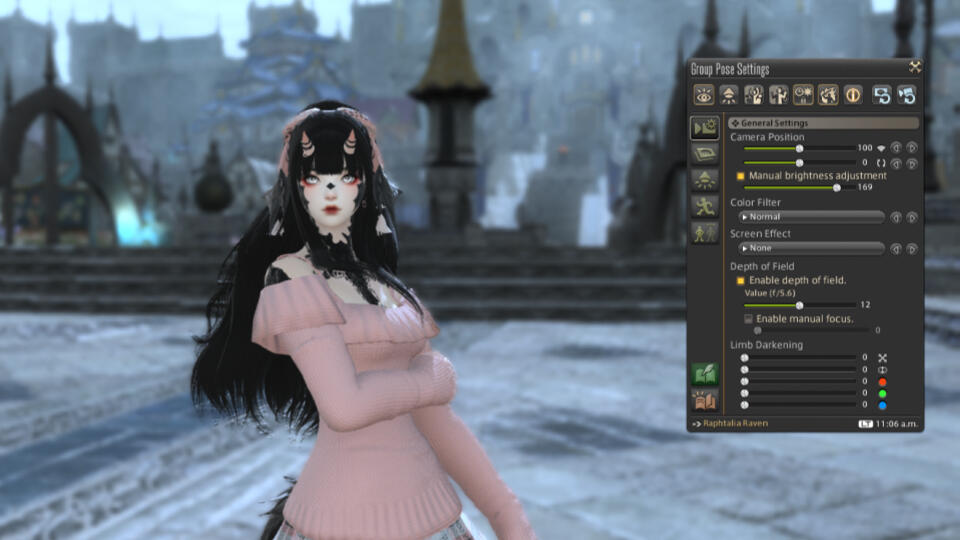Viewport: 960px width, 540px height.
Task: Move the brightness slider set to 169
Action: 836,187
